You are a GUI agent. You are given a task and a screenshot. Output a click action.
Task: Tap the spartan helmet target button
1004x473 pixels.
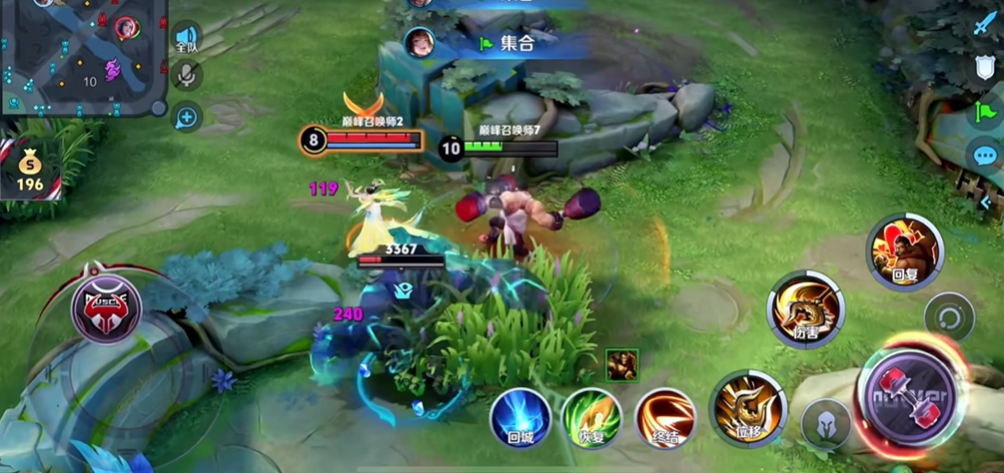[826, 424]
